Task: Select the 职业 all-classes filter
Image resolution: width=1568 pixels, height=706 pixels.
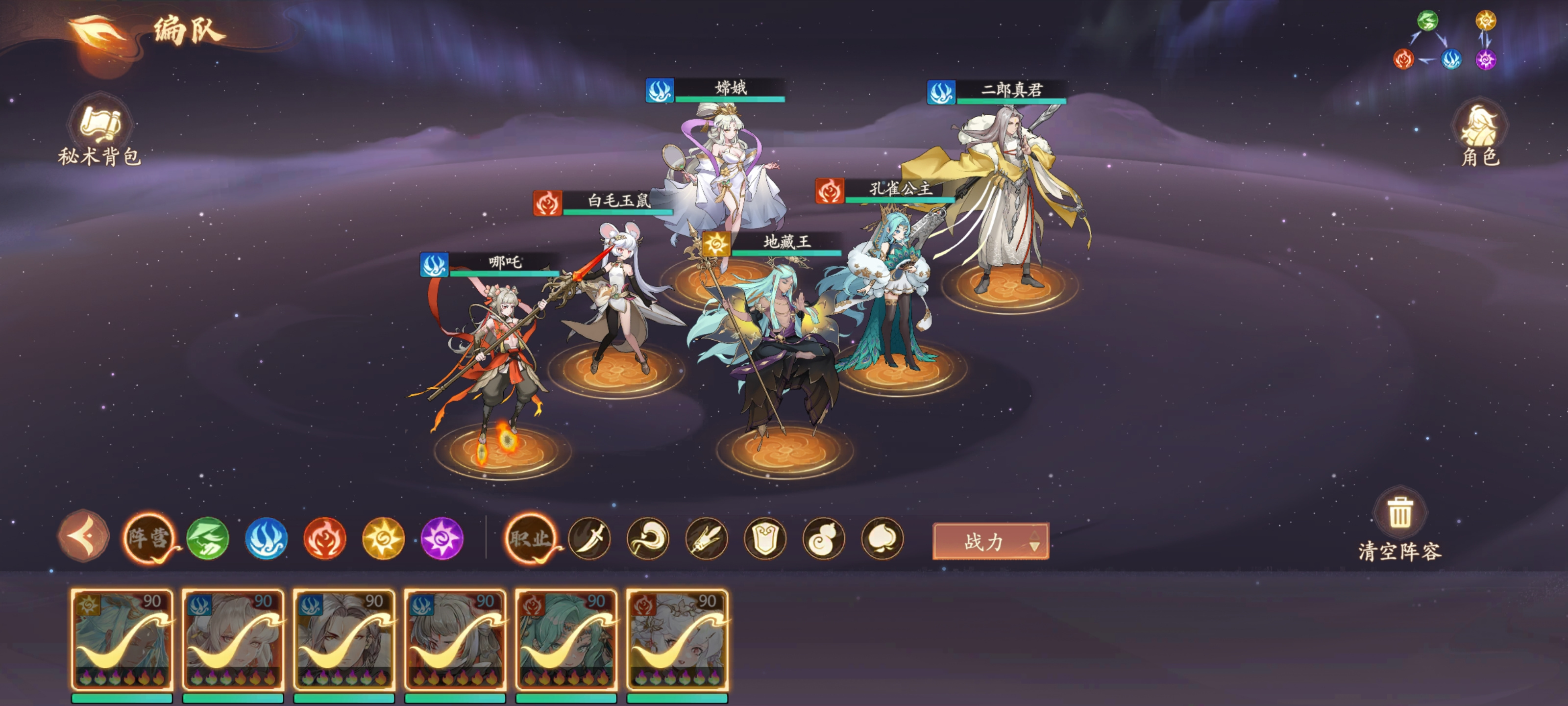Action: pos(531,538)
